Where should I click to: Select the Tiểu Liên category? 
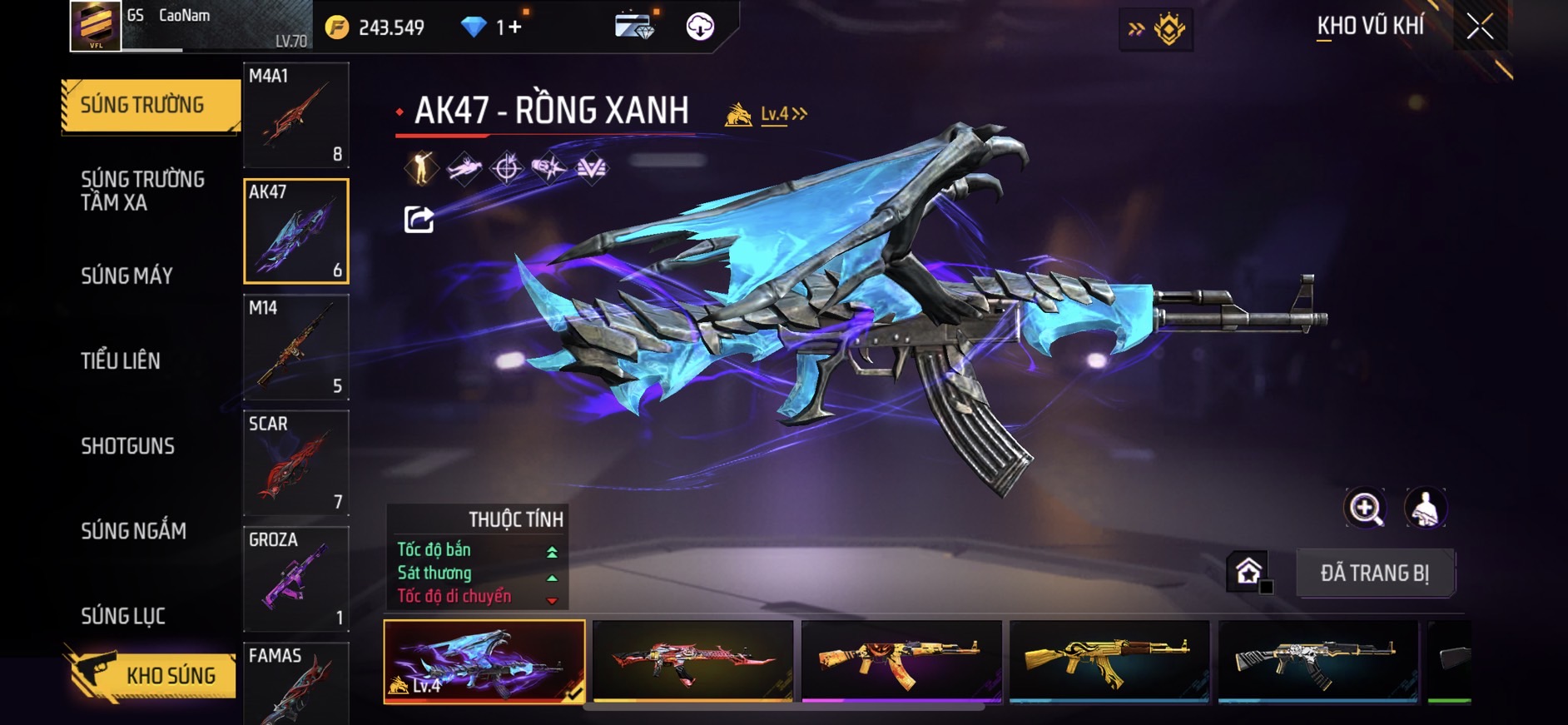point(121,360)
